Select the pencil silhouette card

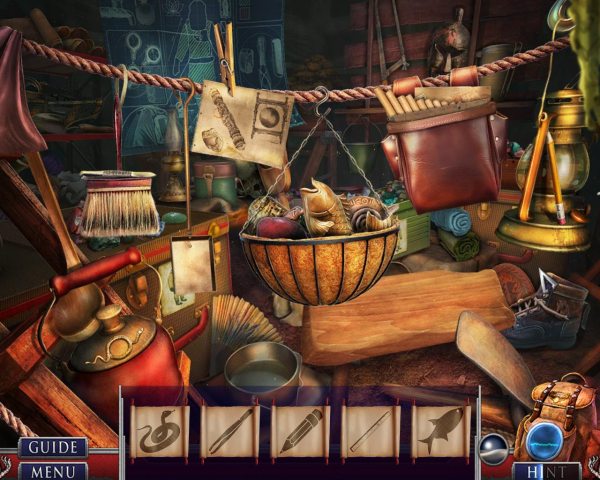pyautogui.click(x=300, y=431)
